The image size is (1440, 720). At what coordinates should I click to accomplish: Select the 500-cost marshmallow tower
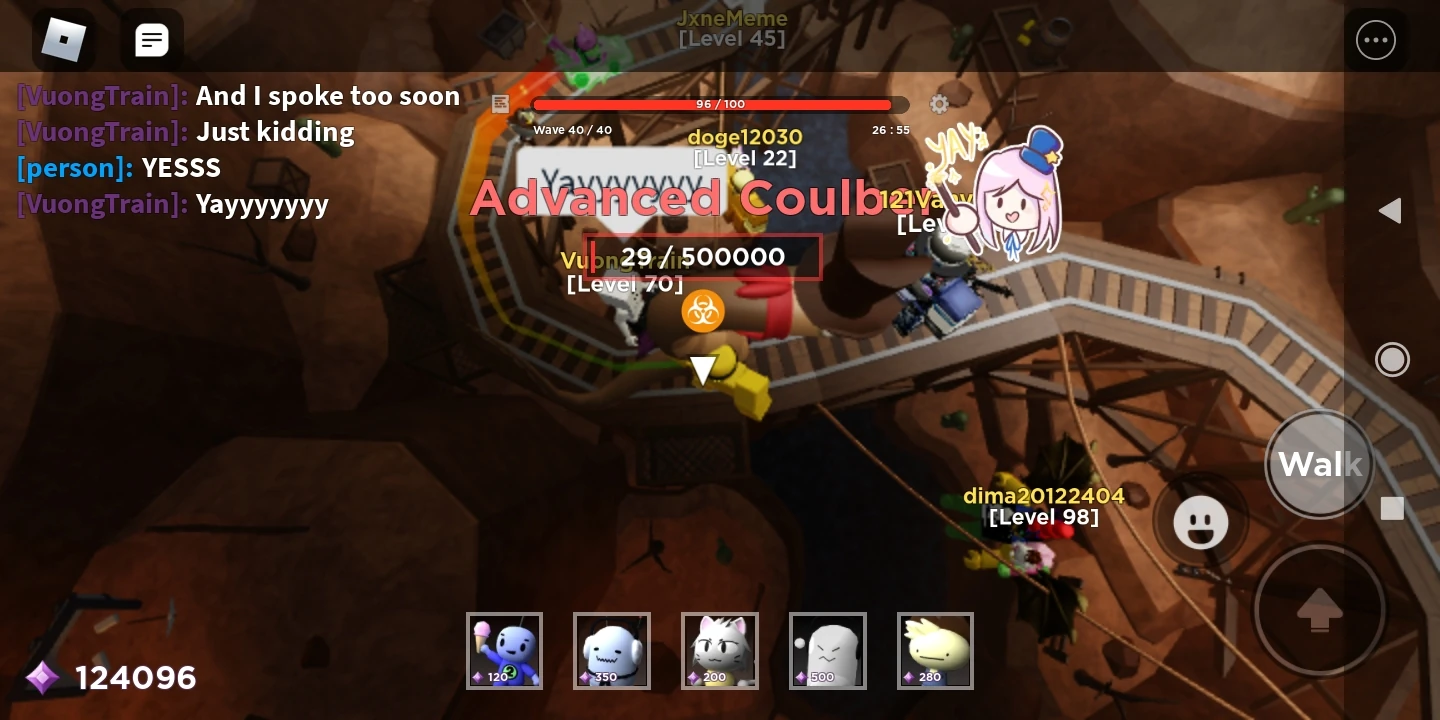828,650
